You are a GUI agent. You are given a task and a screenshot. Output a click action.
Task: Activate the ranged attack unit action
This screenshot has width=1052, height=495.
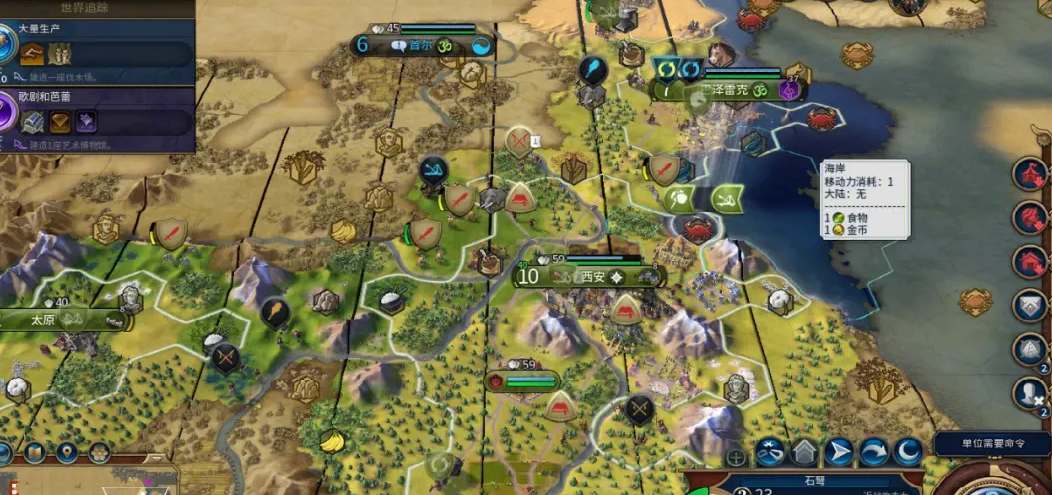click(x=769, y=453)
